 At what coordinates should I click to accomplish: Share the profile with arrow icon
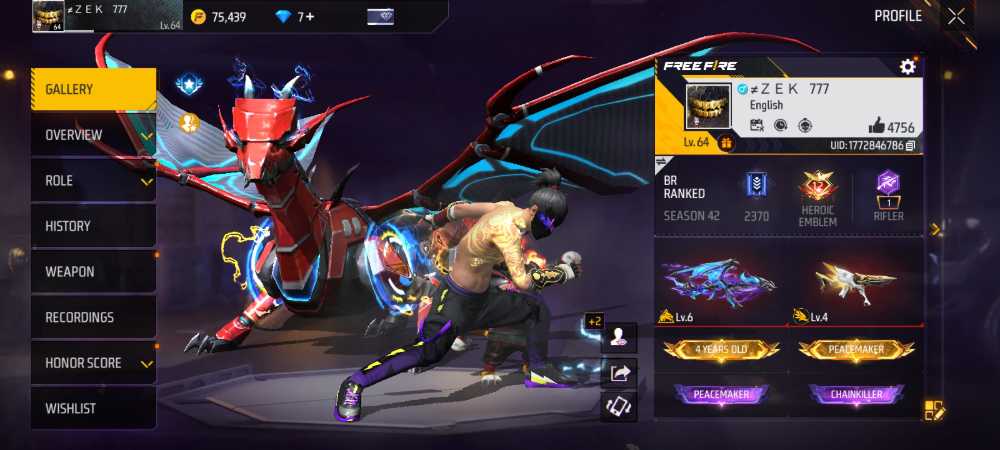[x=619, y=373]
